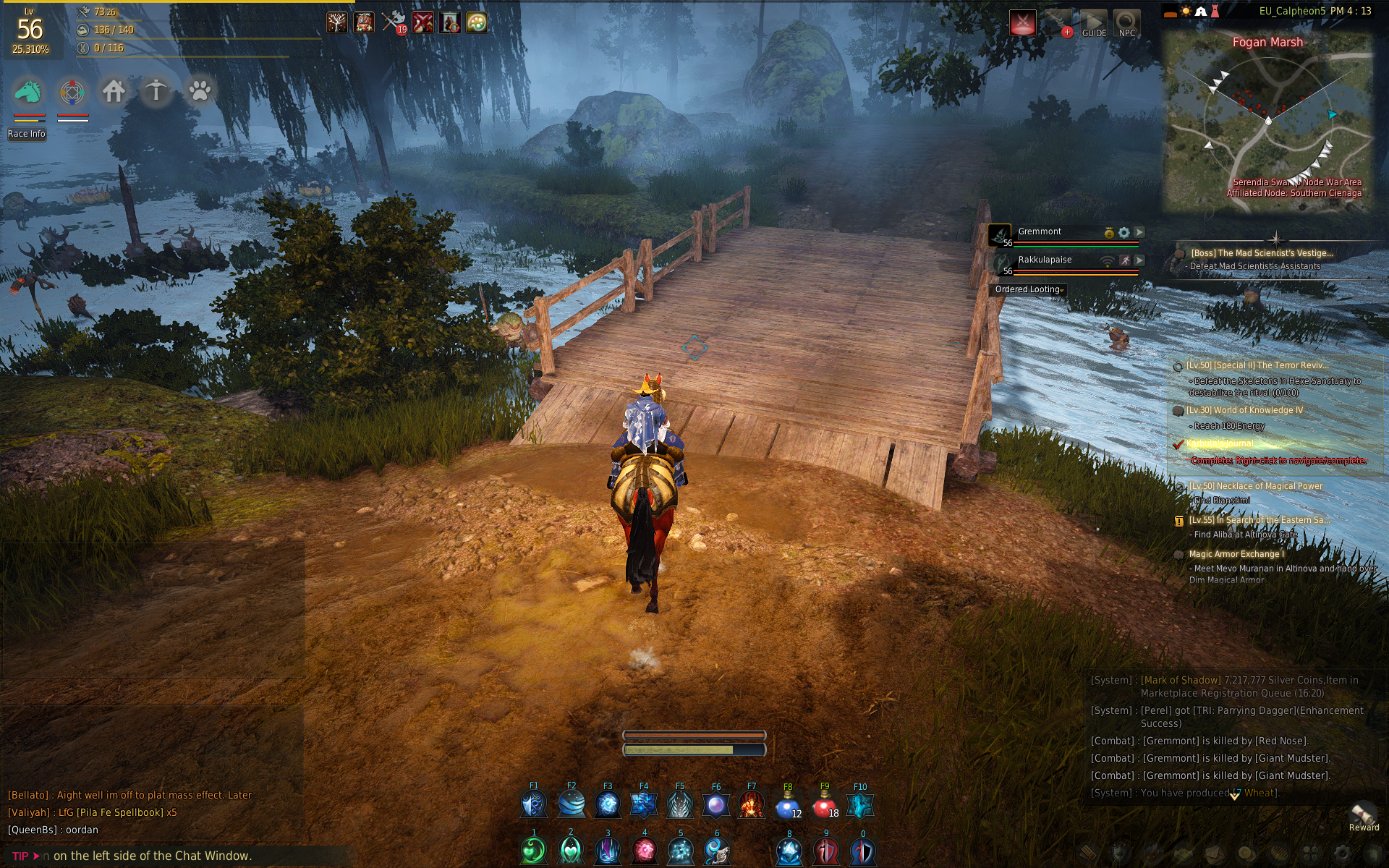Click the Fogan Marsh minimap
The width and height of the screenshot is (1389, 868).
[x=1267, y=123]
